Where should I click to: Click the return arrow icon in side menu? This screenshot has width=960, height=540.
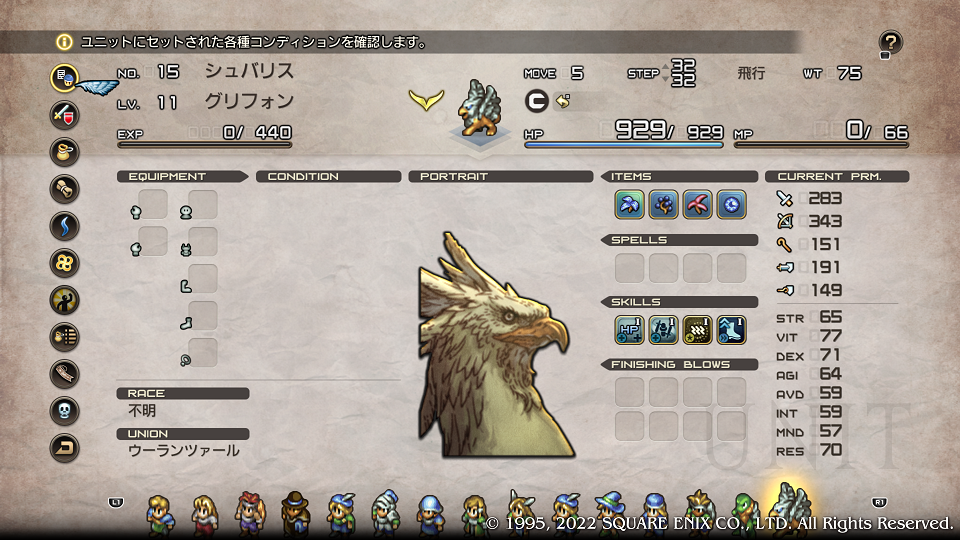65,448
